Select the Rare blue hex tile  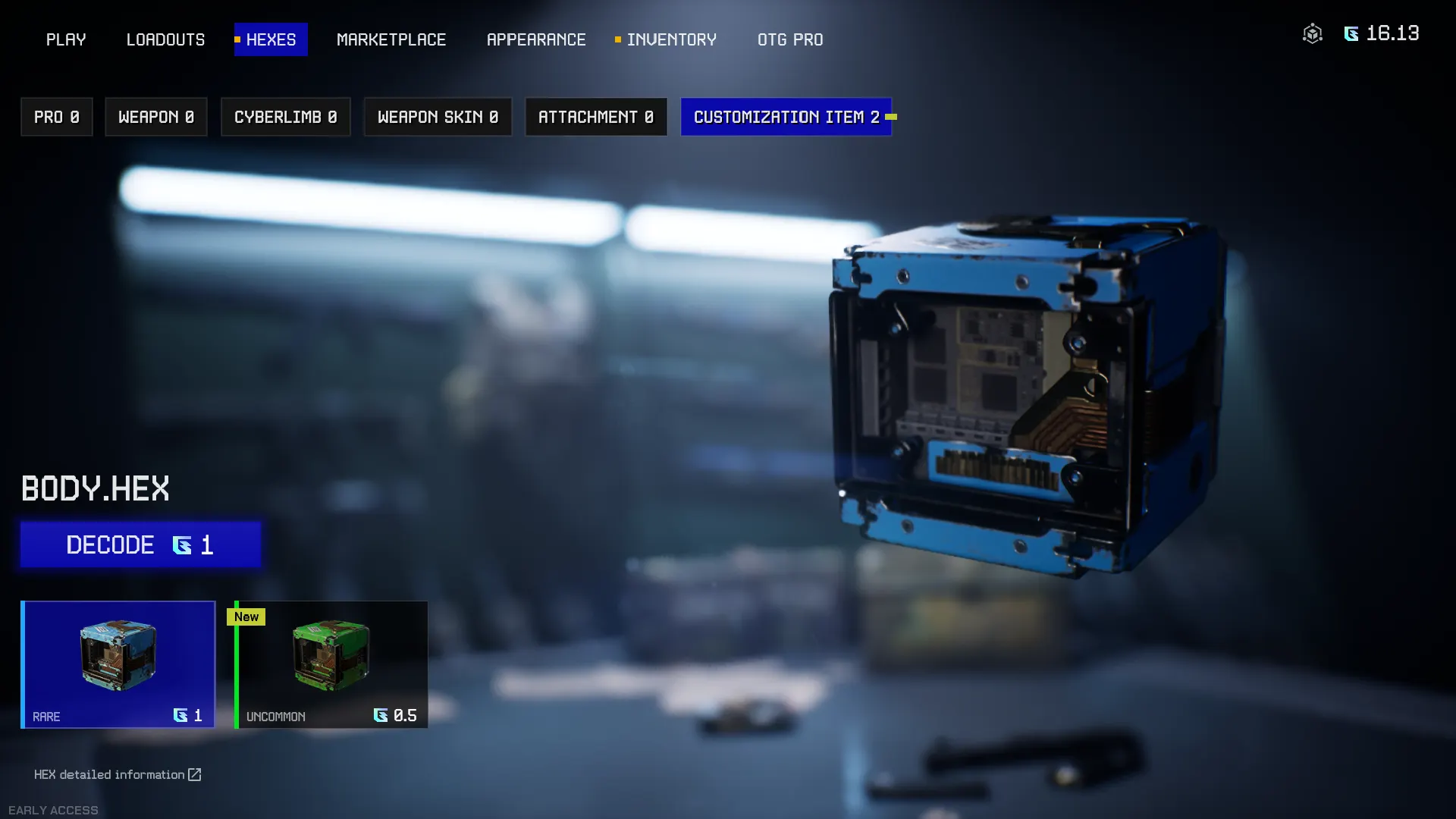tap(118, 664)
